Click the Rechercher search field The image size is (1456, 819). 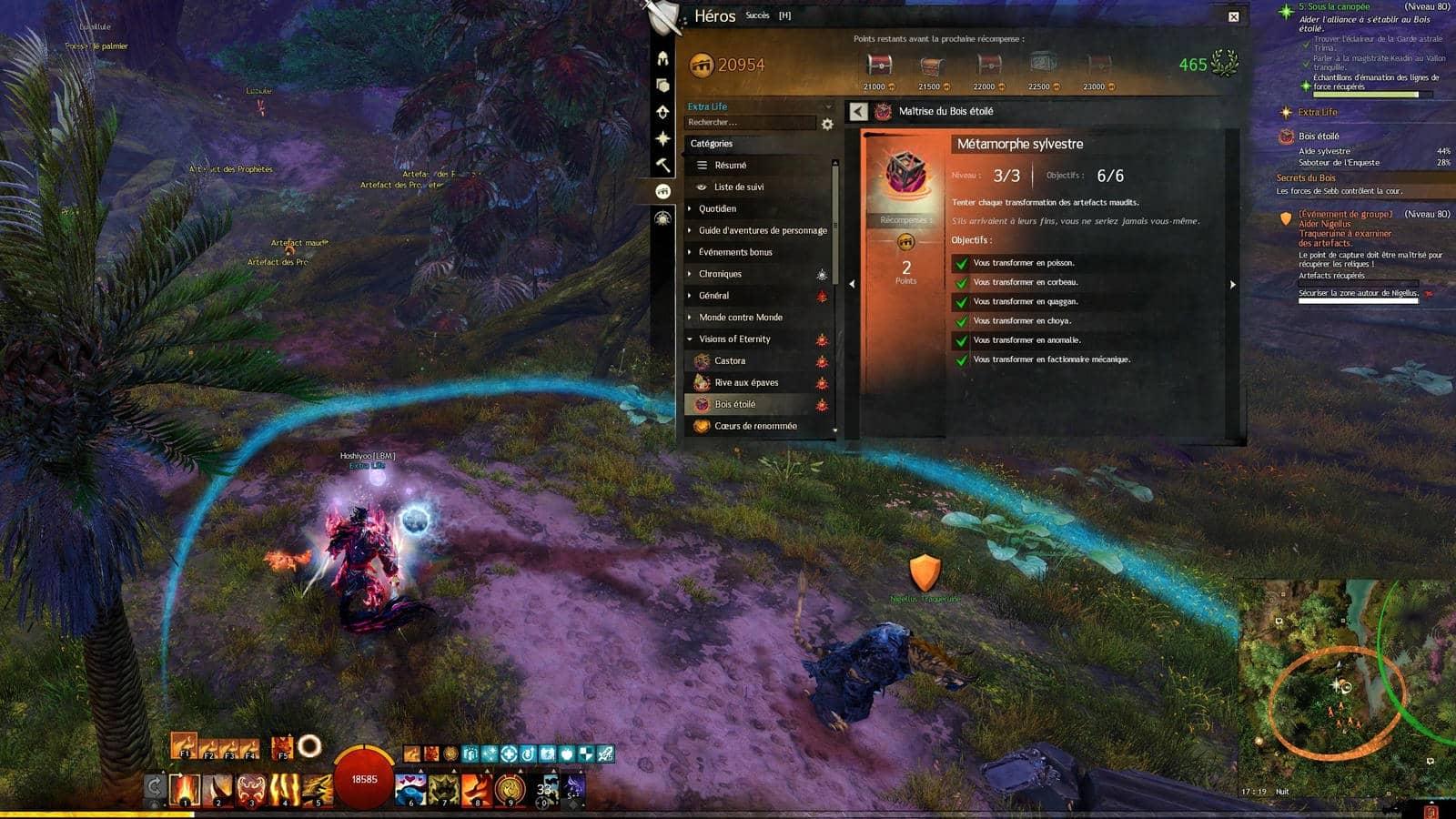(750, 123)
